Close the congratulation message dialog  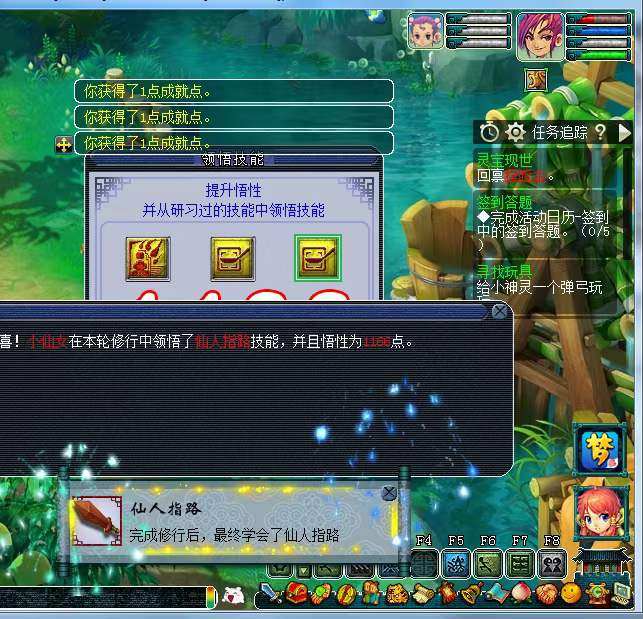tap(499, 312)
